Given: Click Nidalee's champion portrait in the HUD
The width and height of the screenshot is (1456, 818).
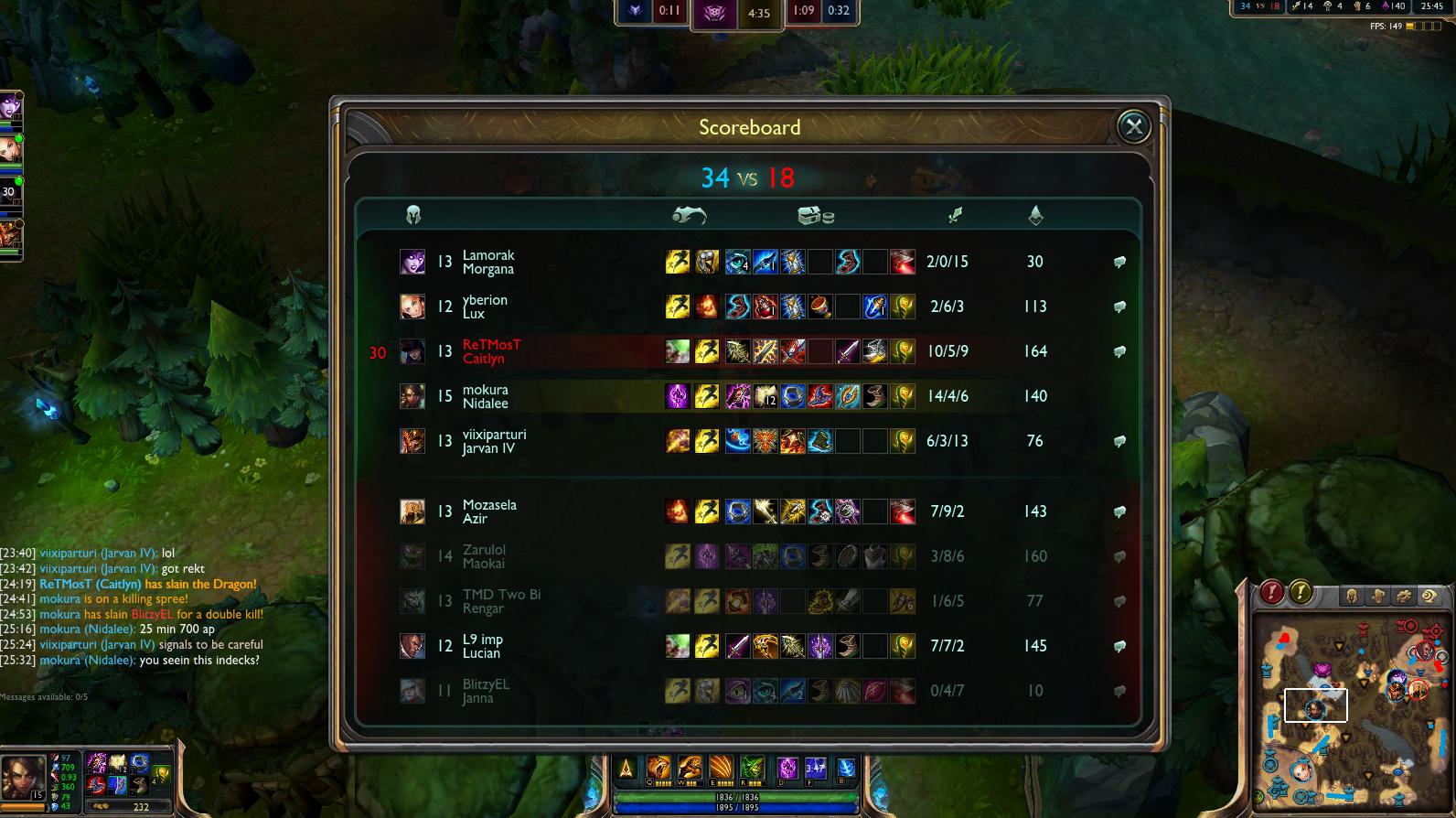Looking at the screenshot, I should click(x=24, y=779).
